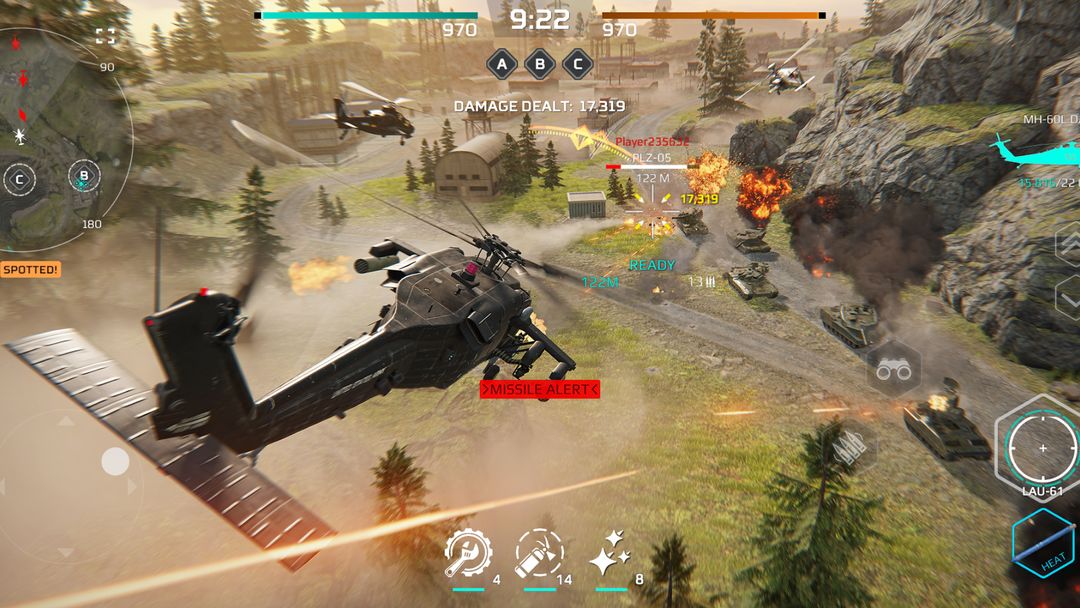Tap capture point C indicator
1080x608 pixels.
coord(576,64)
